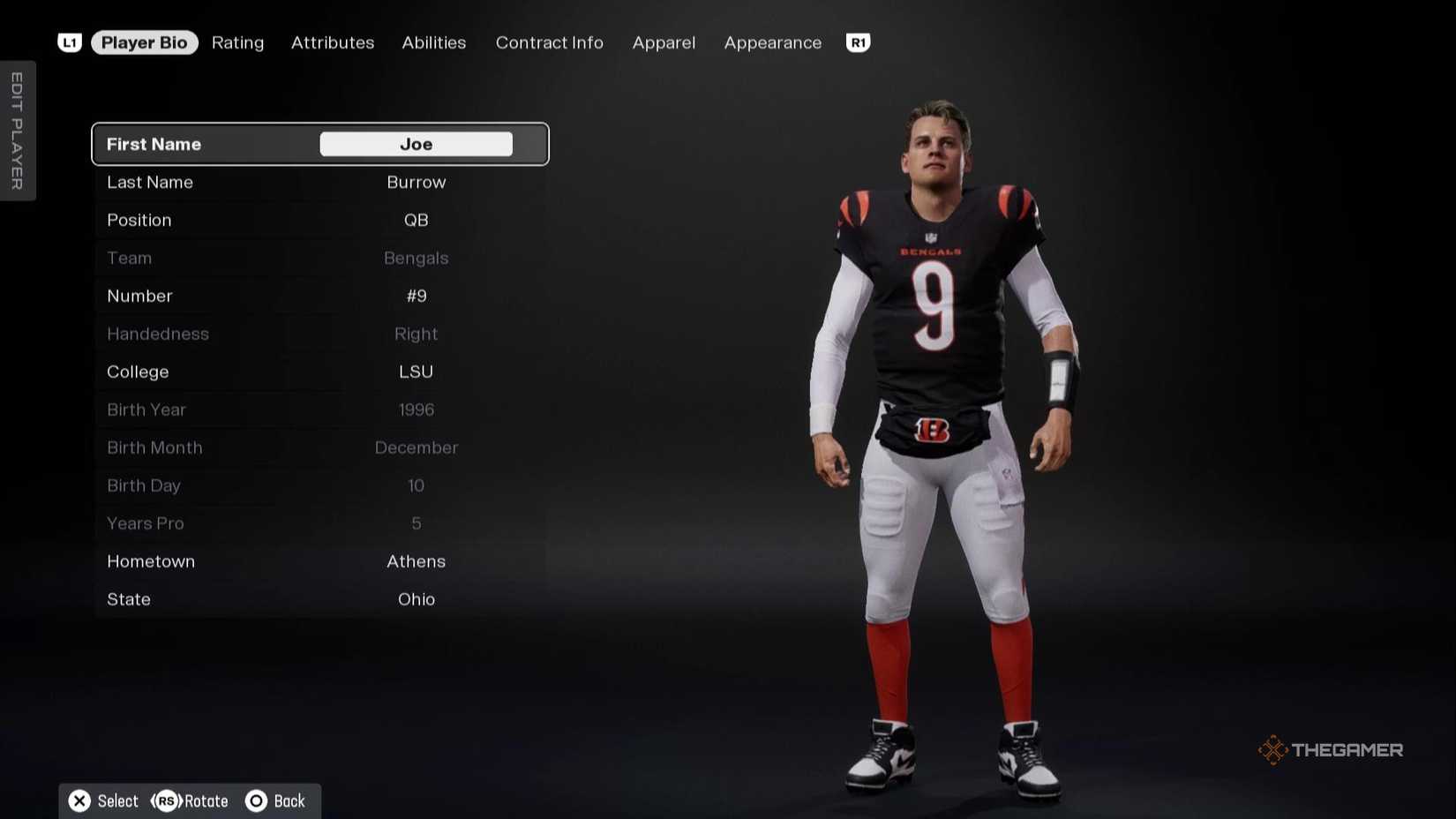This screenshot has width=1456, height=819.
Task: Switch to the Apparel tab
Action: tap(664, 42)
